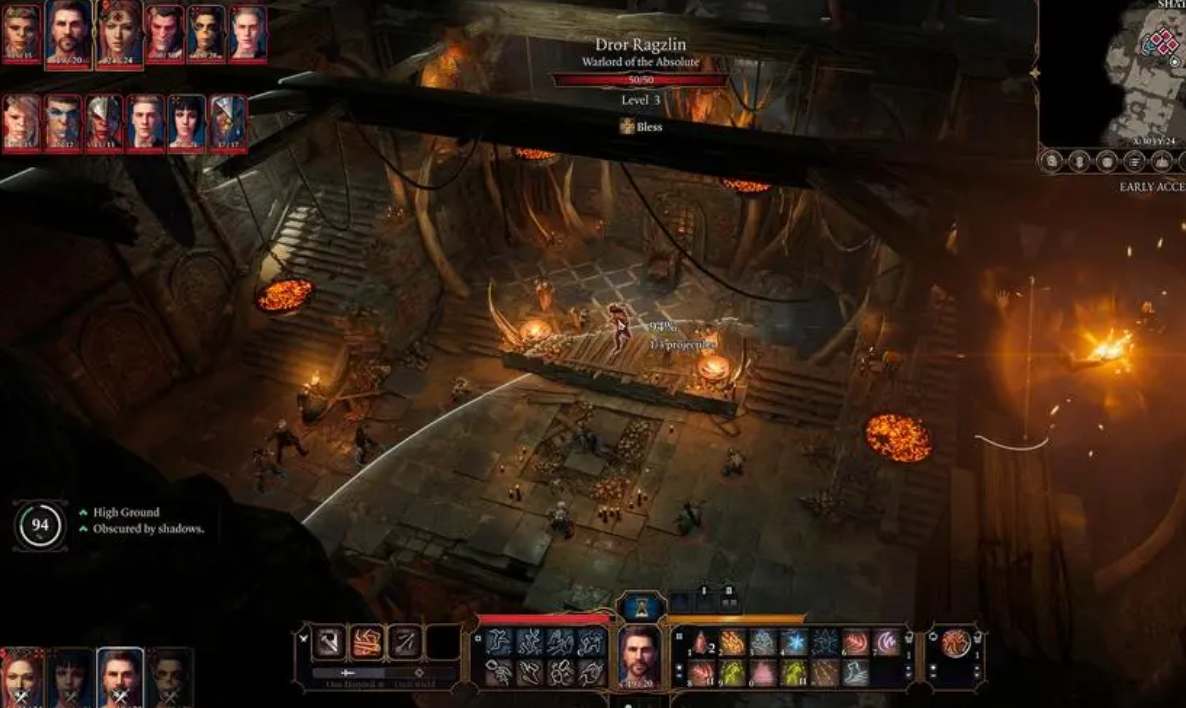
Task: Choose the blue snowflake spell
Action: pyautogui.click(x=795, y=642)
